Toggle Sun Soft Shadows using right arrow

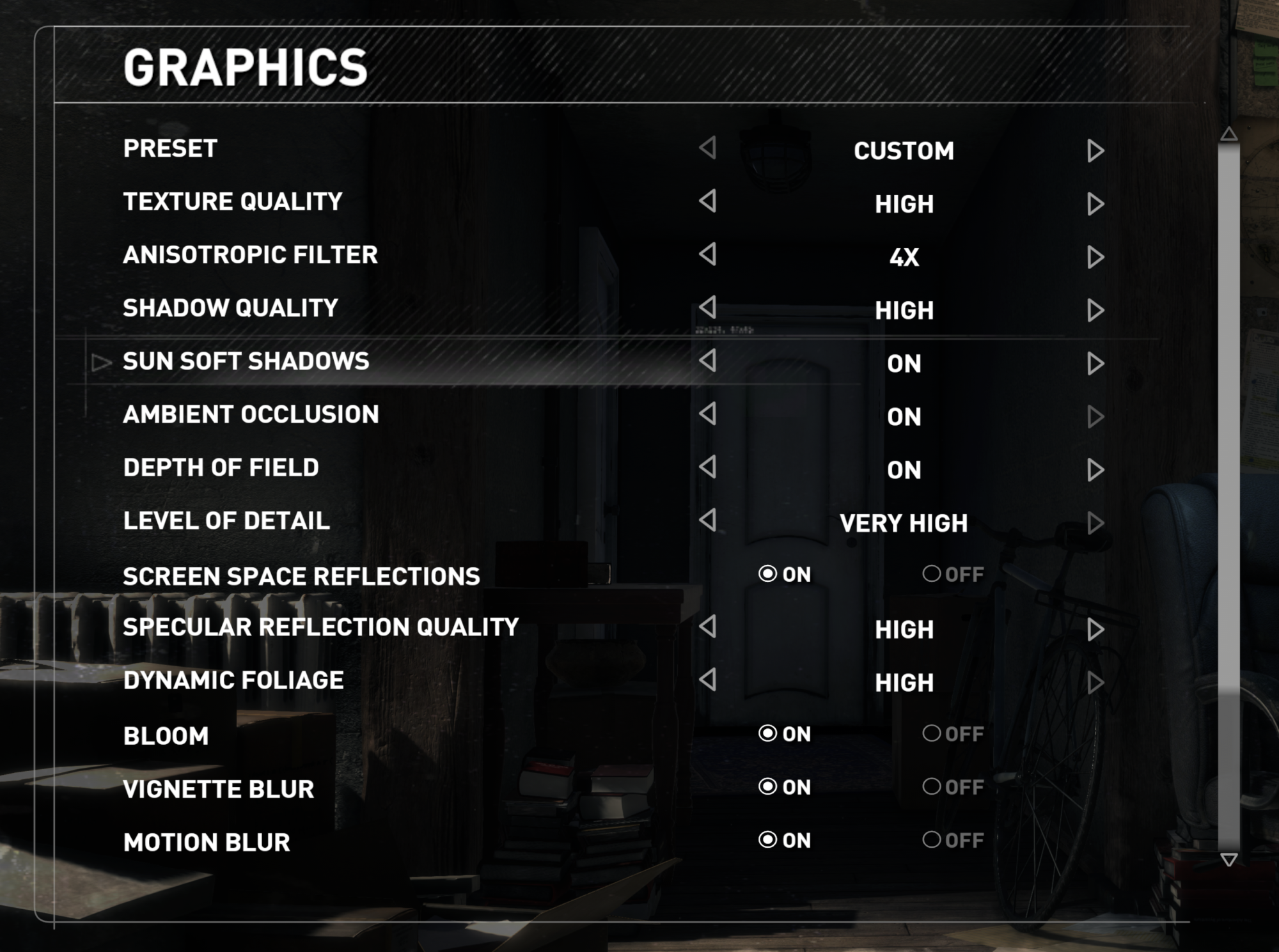coord(1095,364)
